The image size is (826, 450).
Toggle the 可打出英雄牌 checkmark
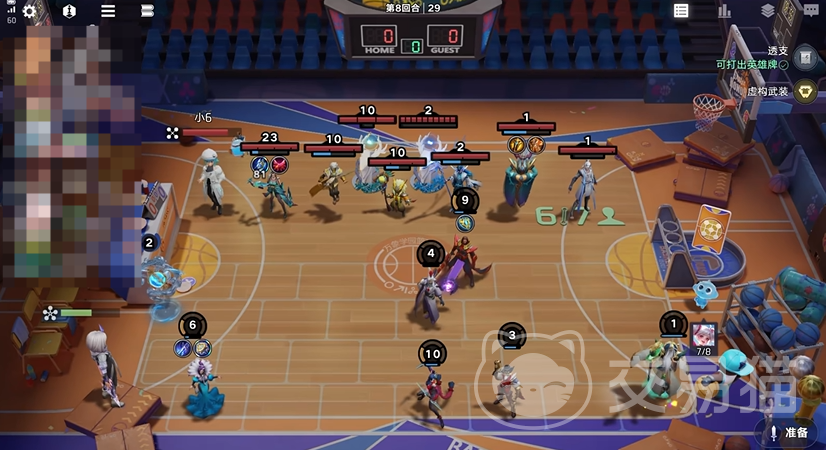pos(784,64)
